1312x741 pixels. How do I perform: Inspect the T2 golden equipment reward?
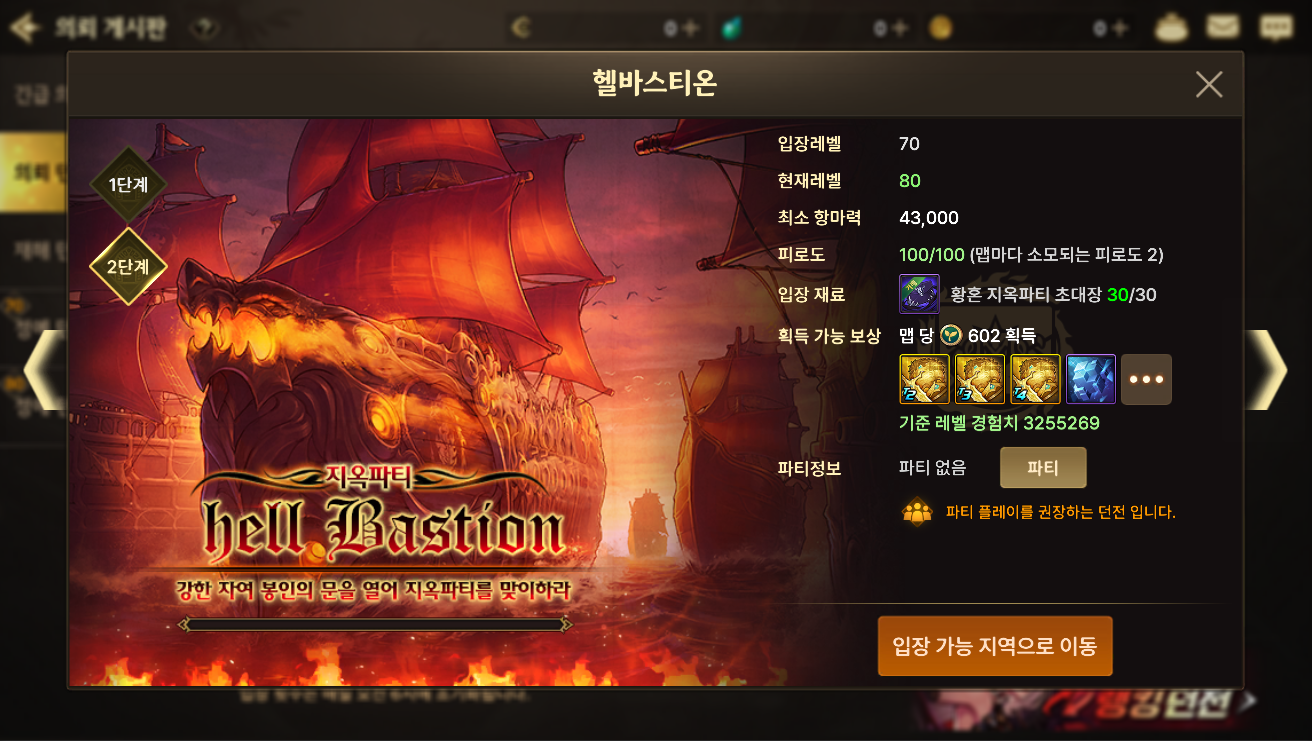(x=925, y=379)
